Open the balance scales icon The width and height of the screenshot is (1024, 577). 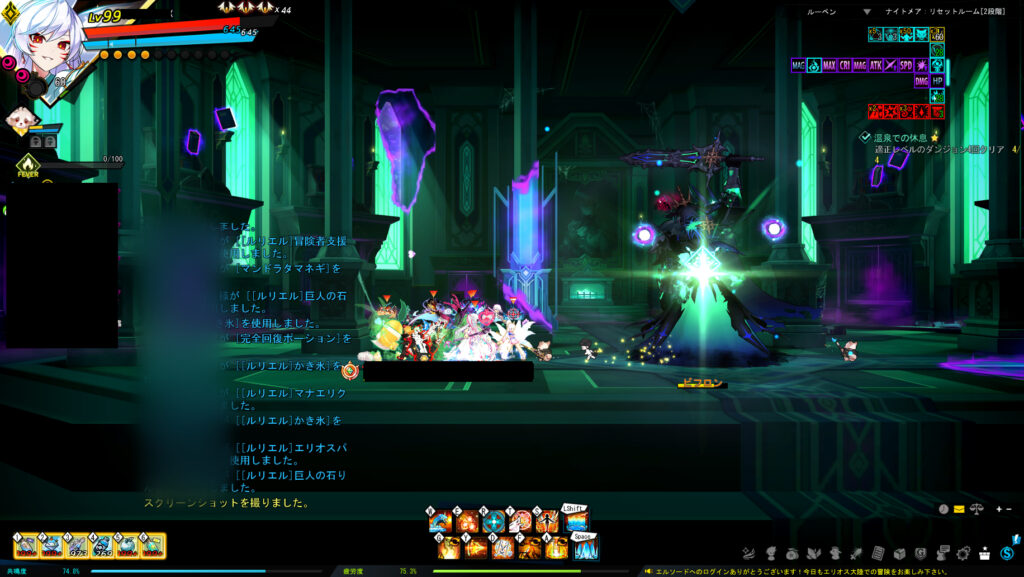976,509
